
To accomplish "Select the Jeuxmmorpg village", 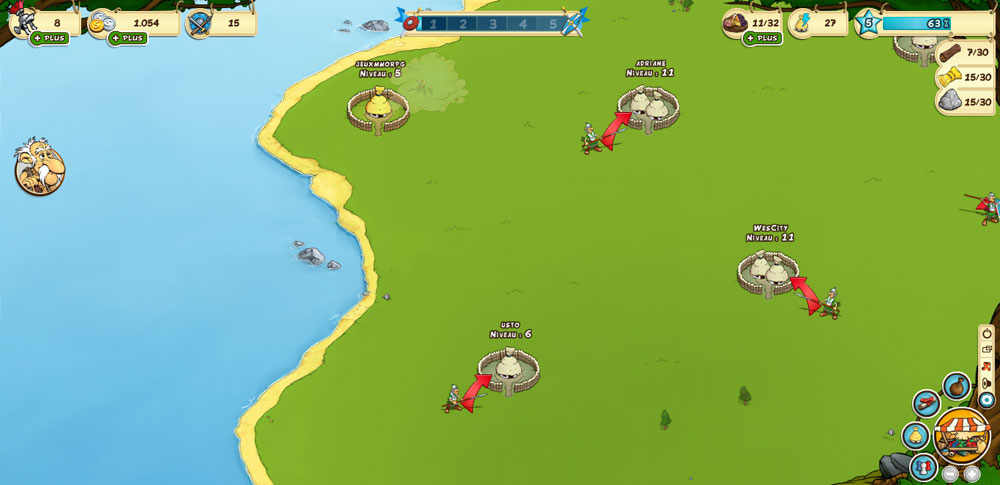I will 378,107.
